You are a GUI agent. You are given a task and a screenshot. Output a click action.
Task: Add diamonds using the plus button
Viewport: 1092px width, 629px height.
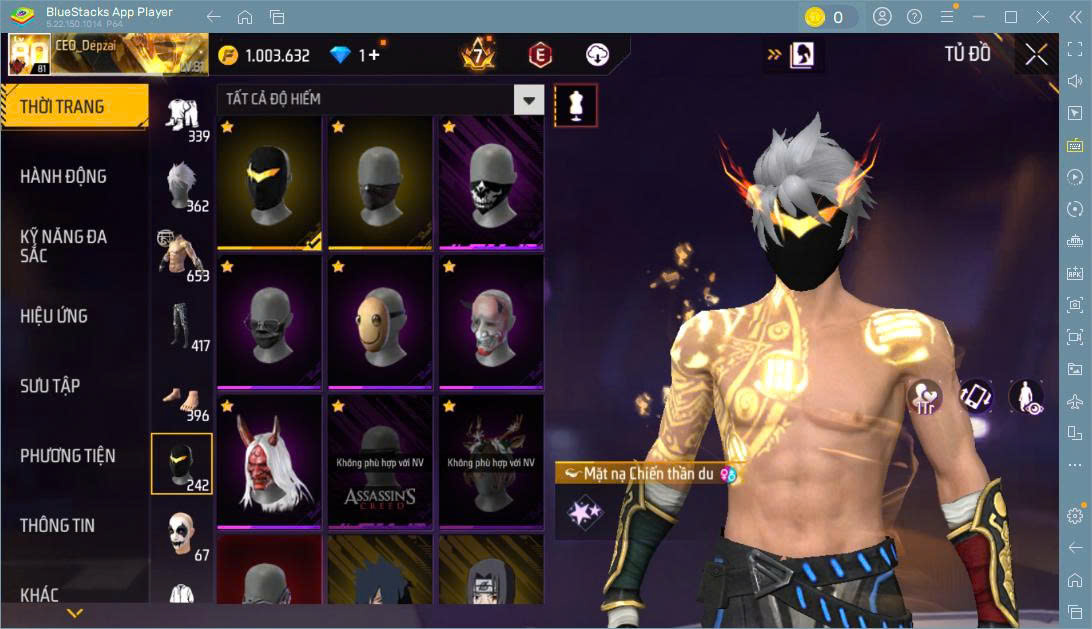click(x=374, y=55)
